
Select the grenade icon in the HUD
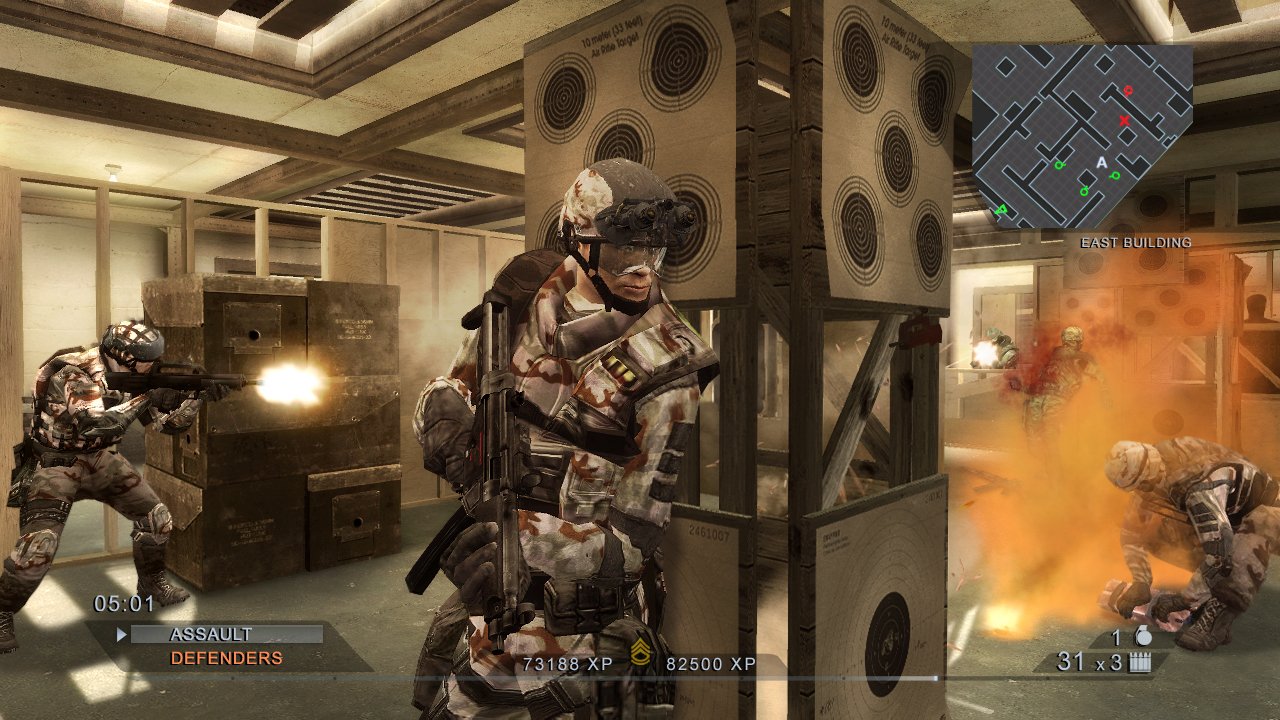1144,637
